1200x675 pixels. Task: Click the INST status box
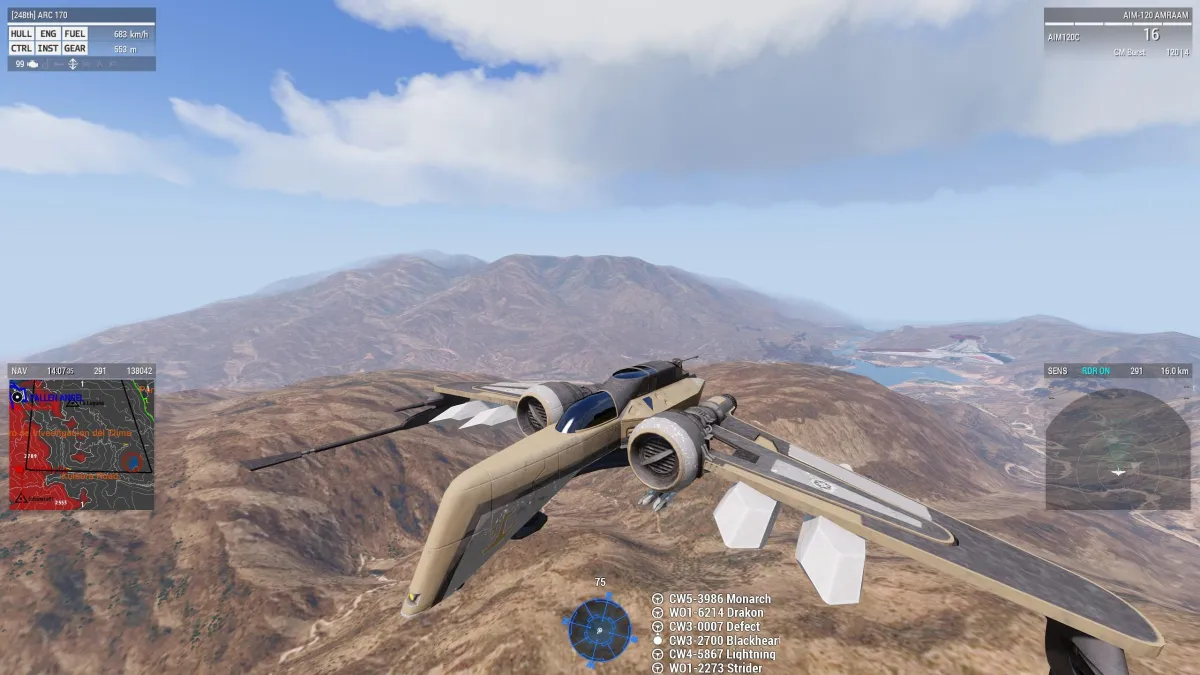[48, 48]
